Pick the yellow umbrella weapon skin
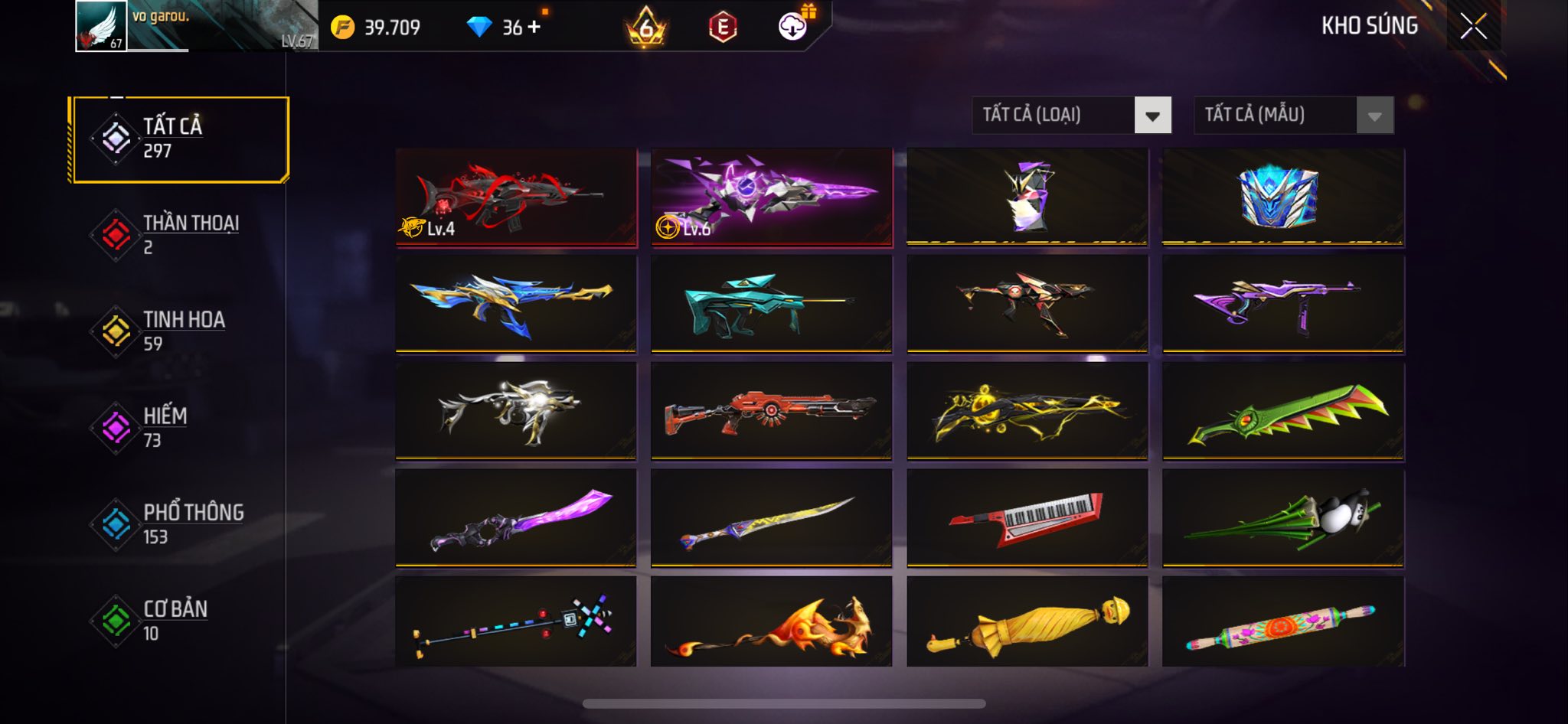 (1027, 622)
